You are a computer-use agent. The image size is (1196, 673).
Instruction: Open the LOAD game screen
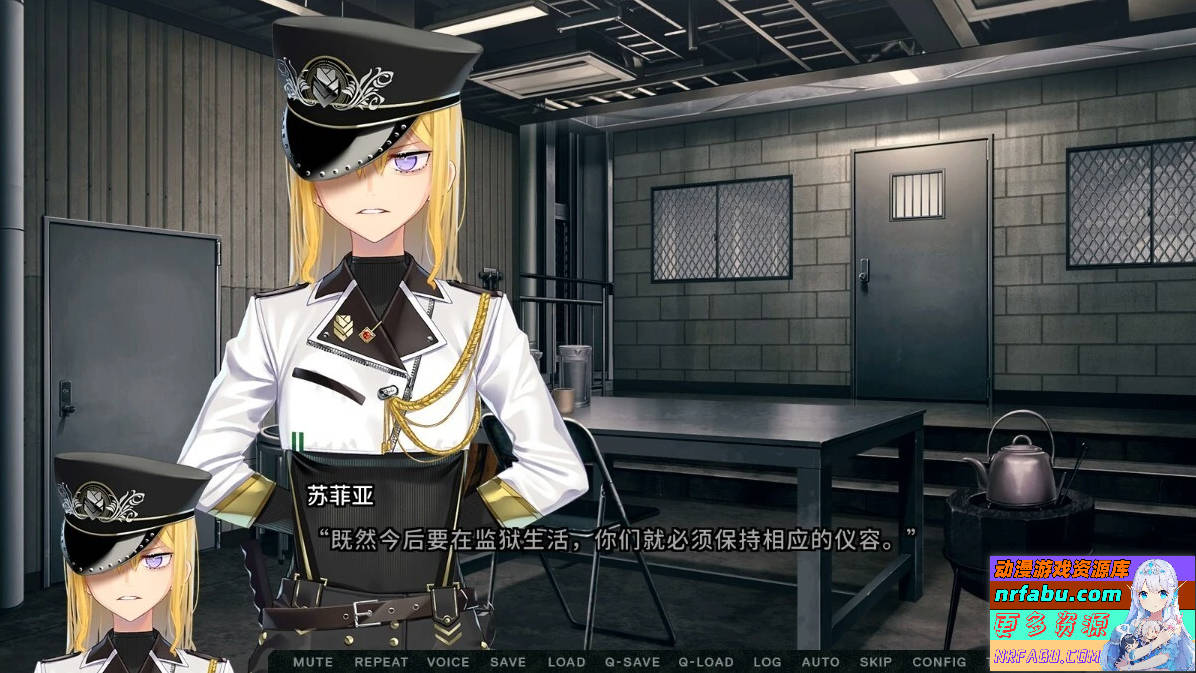point(567,662)
